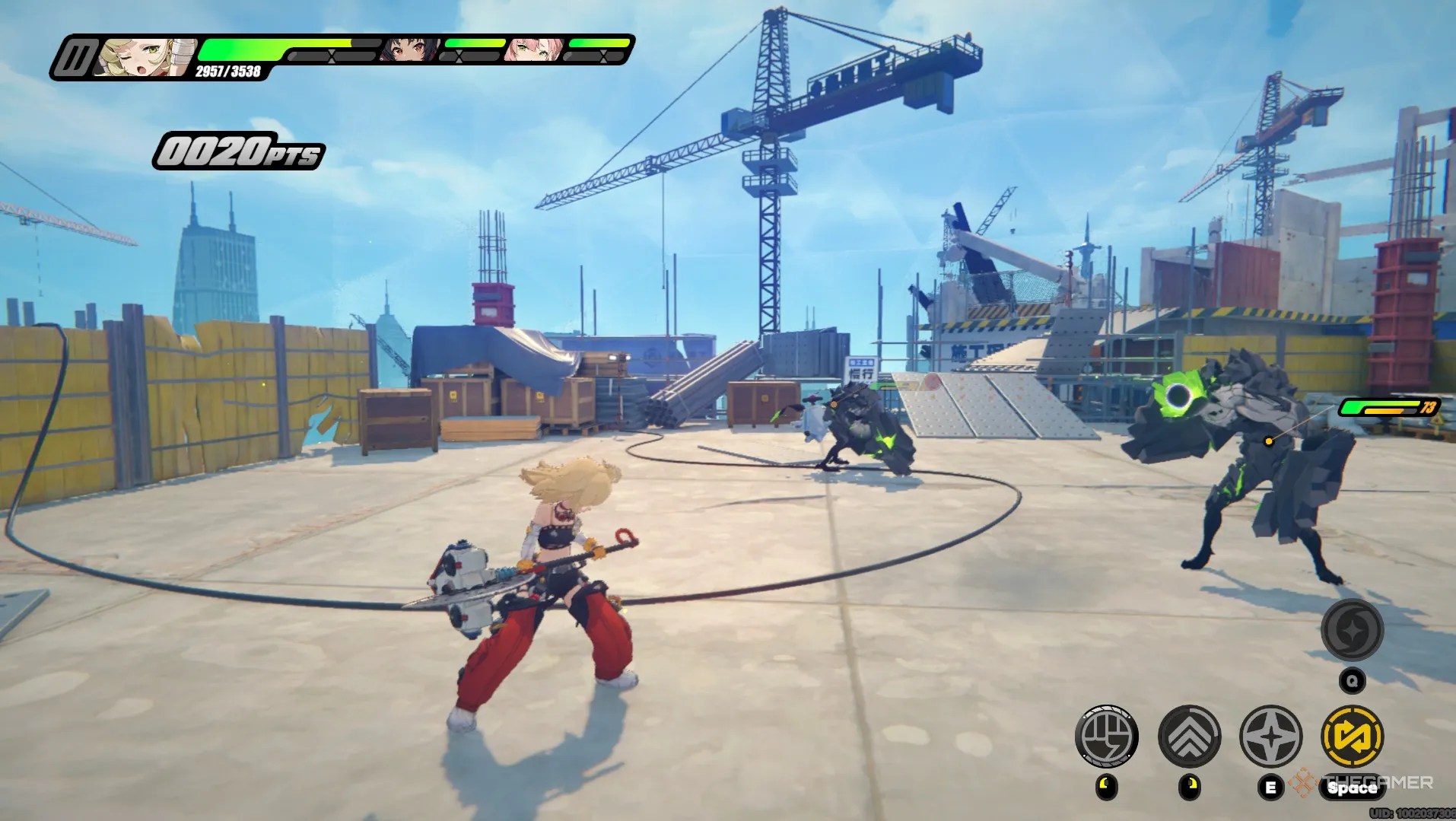
Task: Tap the yellow character switch icon
Action: (1353, 736)
